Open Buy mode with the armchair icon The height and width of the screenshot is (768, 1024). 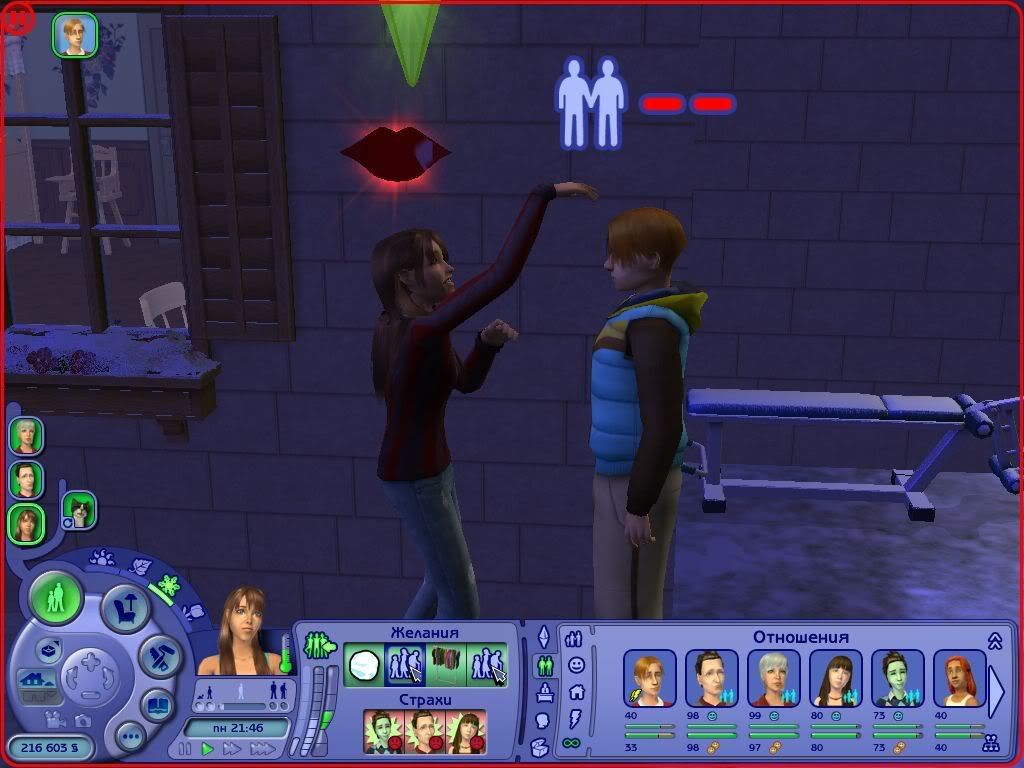pos(127,608)
